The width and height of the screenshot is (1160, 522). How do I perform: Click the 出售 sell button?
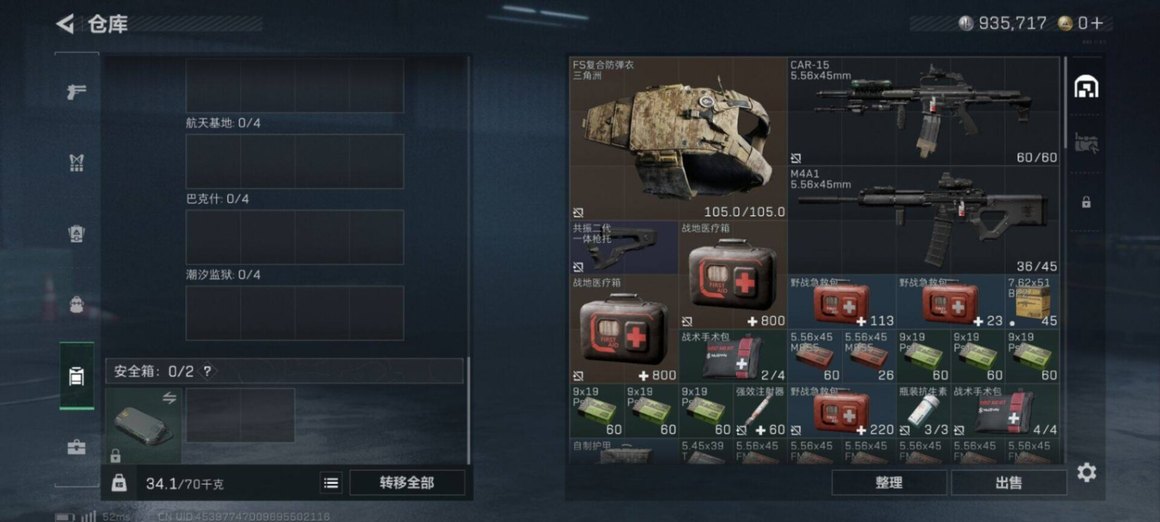(1008, 483)
